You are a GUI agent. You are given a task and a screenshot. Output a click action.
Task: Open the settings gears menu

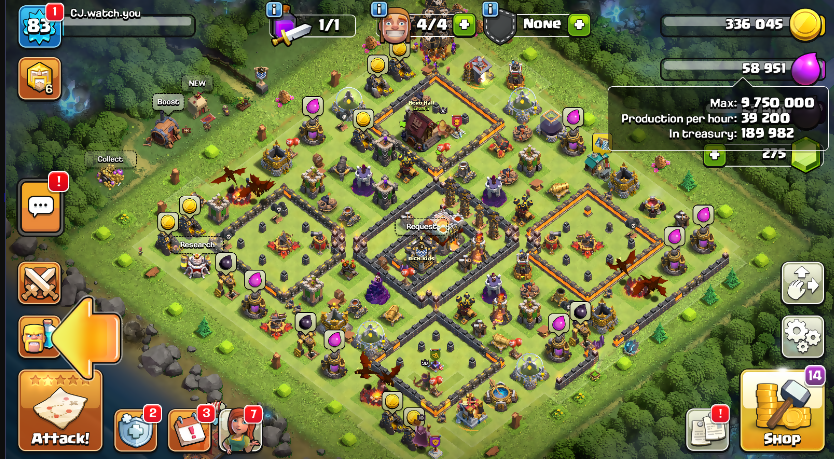(802, 336)
